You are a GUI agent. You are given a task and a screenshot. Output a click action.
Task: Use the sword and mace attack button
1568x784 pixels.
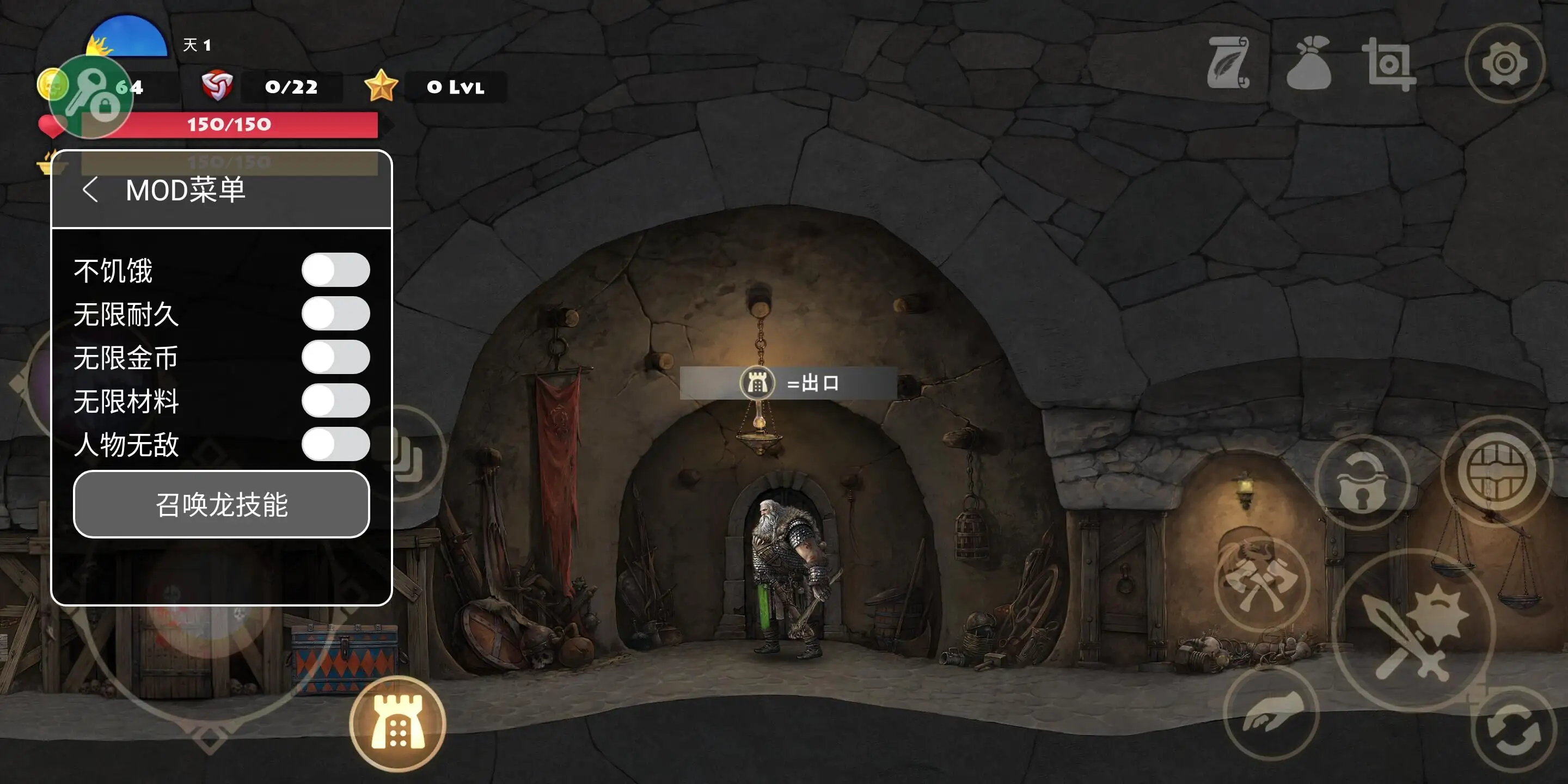coord(1414,630)
